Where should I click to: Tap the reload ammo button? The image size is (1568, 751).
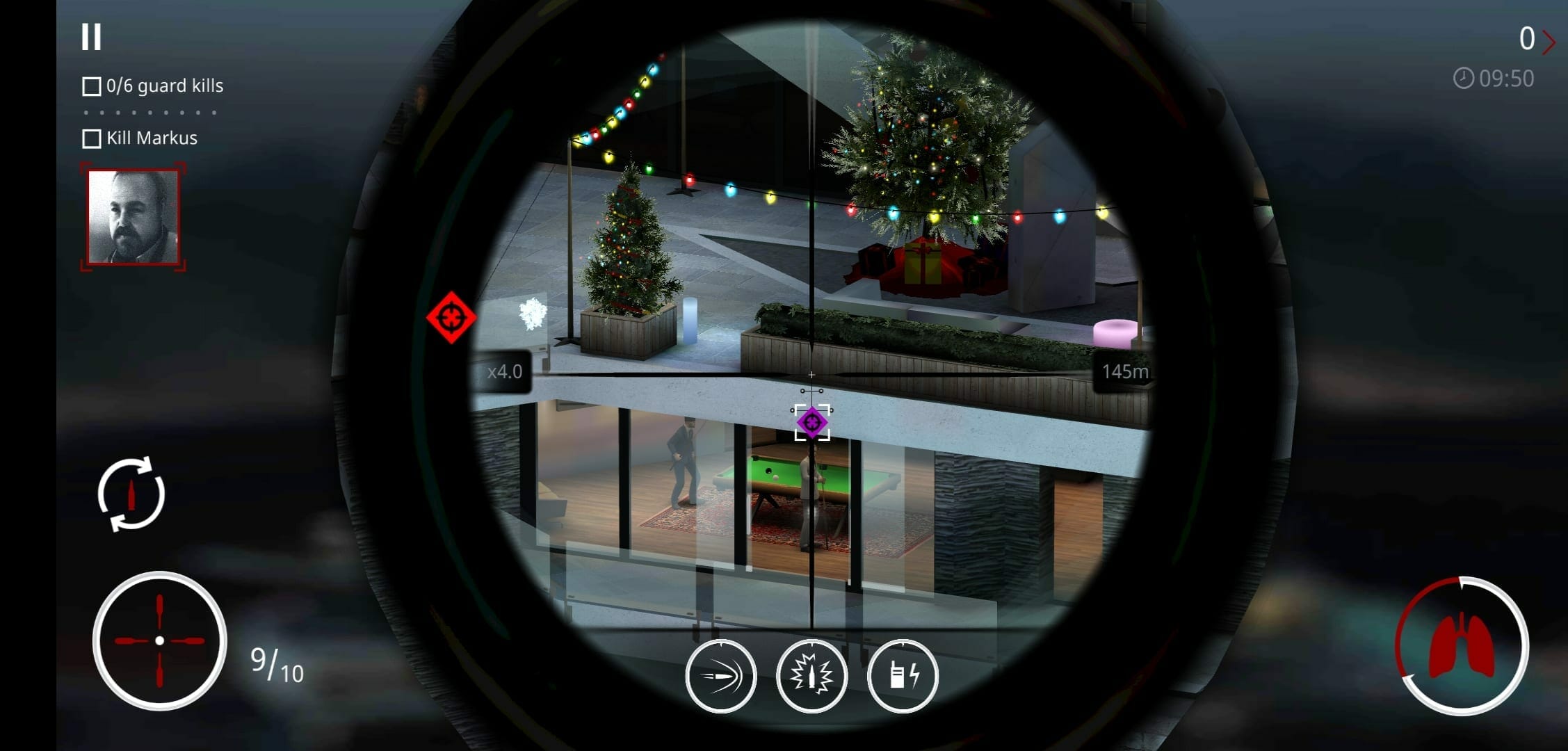(x=131, y=494)
